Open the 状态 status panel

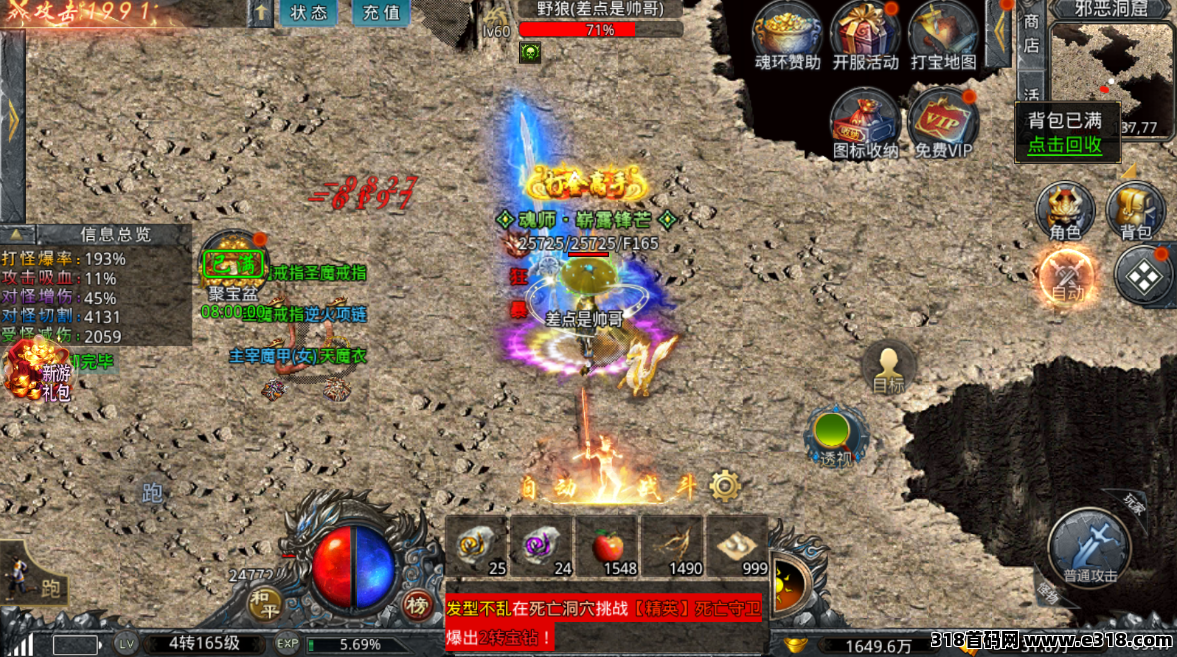(308, 13)
